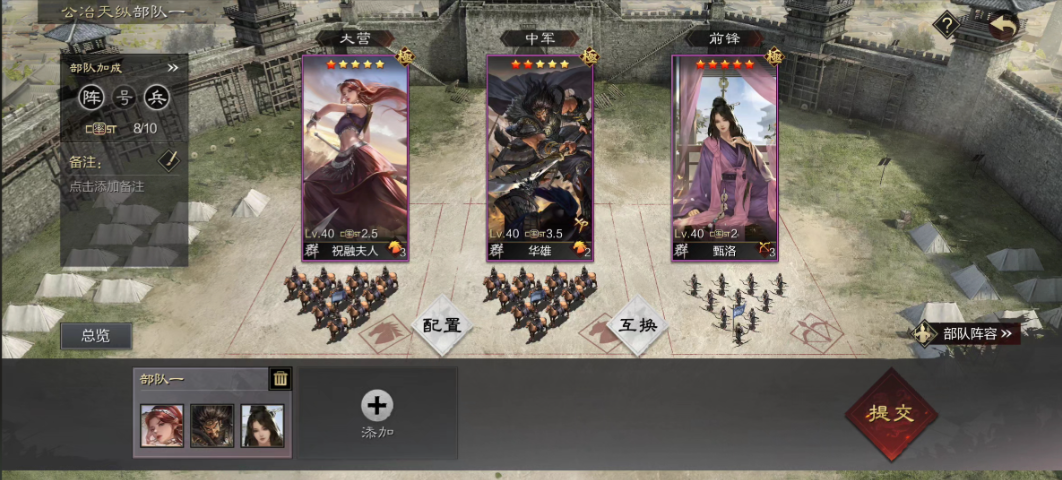Open the 总览 overview
The image size is (1062, 480).
coord(96,336)
